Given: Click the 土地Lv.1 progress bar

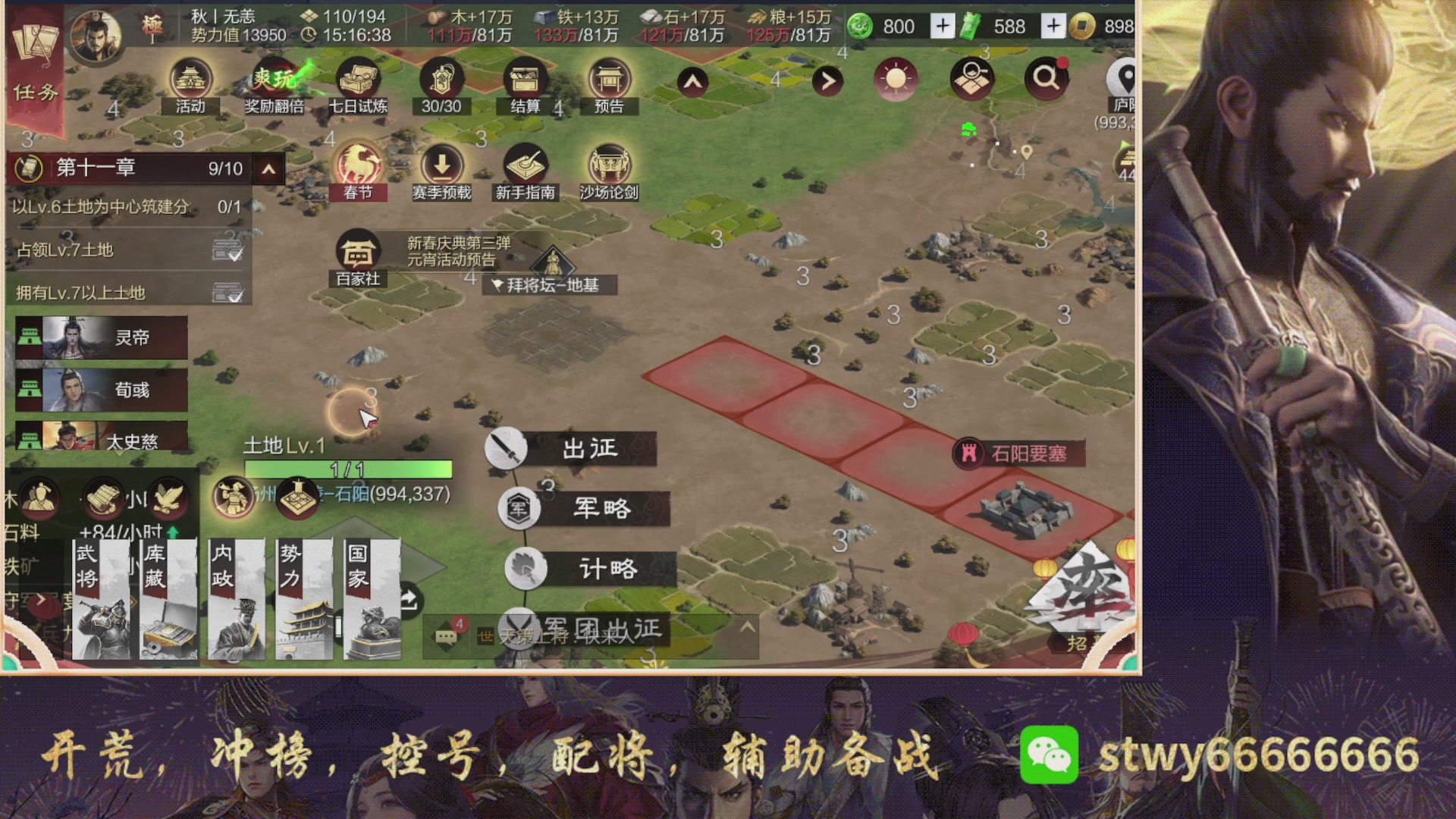Looking at the screenshot, I should [x=349, y=470].
